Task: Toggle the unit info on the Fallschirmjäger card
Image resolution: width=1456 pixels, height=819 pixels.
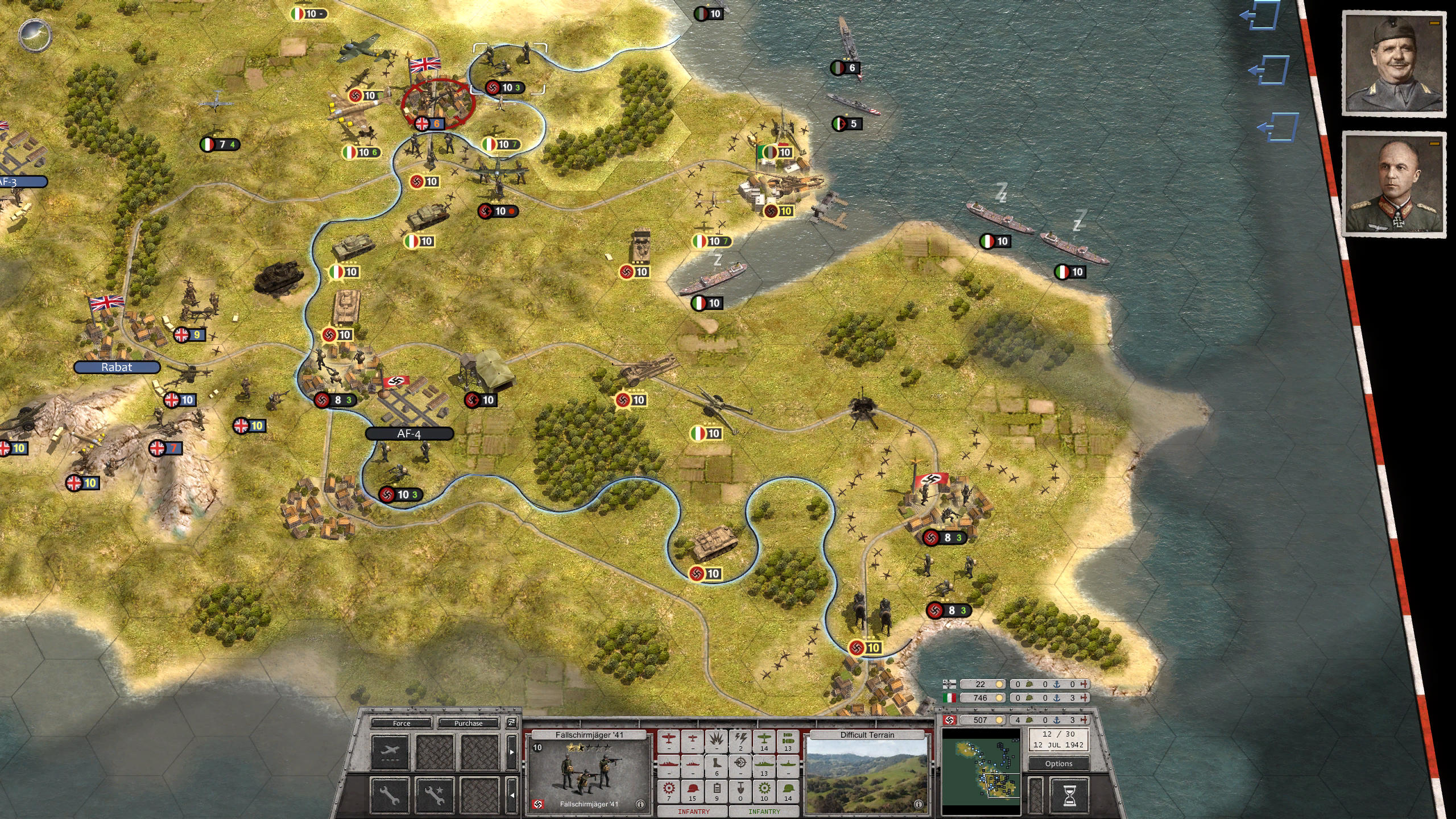Action: click(x=640, y=803)
